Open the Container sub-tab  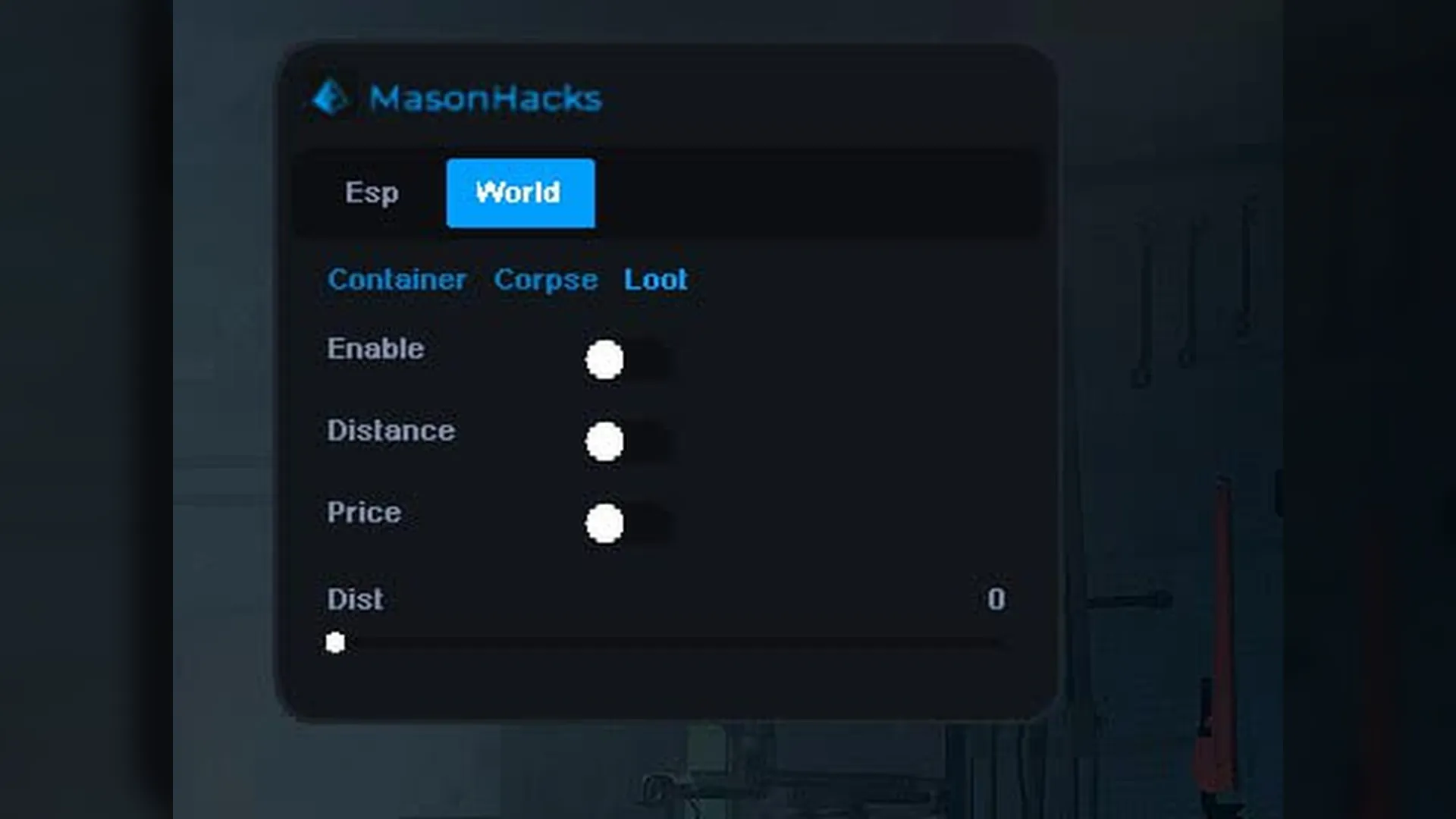[397, 280]
